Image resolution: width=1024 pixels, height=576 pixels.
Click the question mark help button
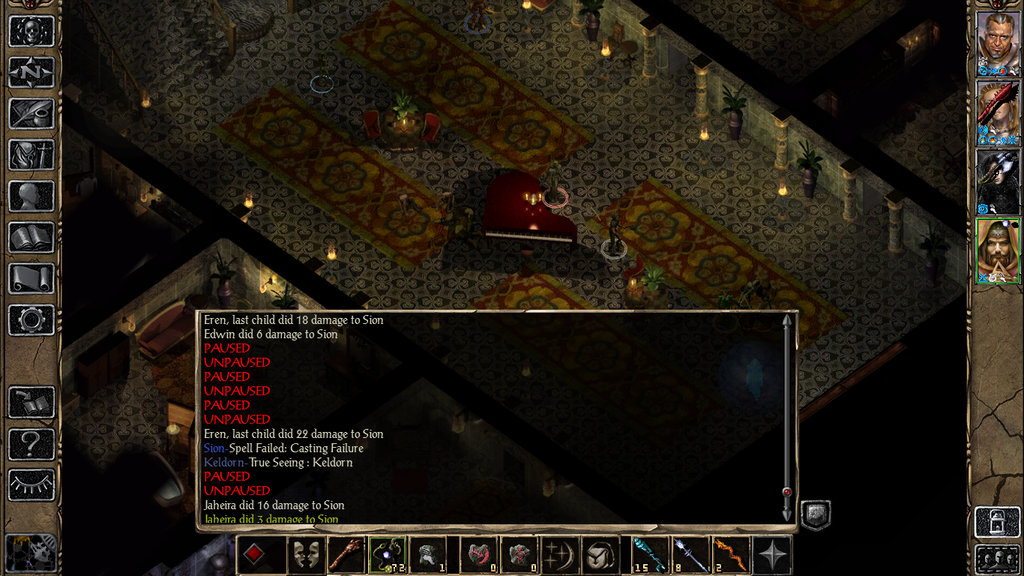pyautogui.click(x=31, y=443)
